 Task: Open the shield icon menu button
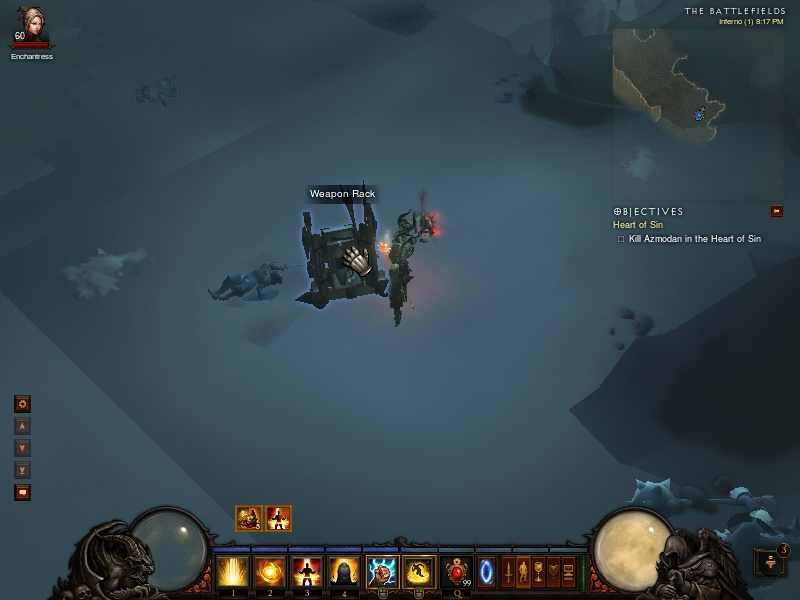pyautogui.click(x=553, y=572)
